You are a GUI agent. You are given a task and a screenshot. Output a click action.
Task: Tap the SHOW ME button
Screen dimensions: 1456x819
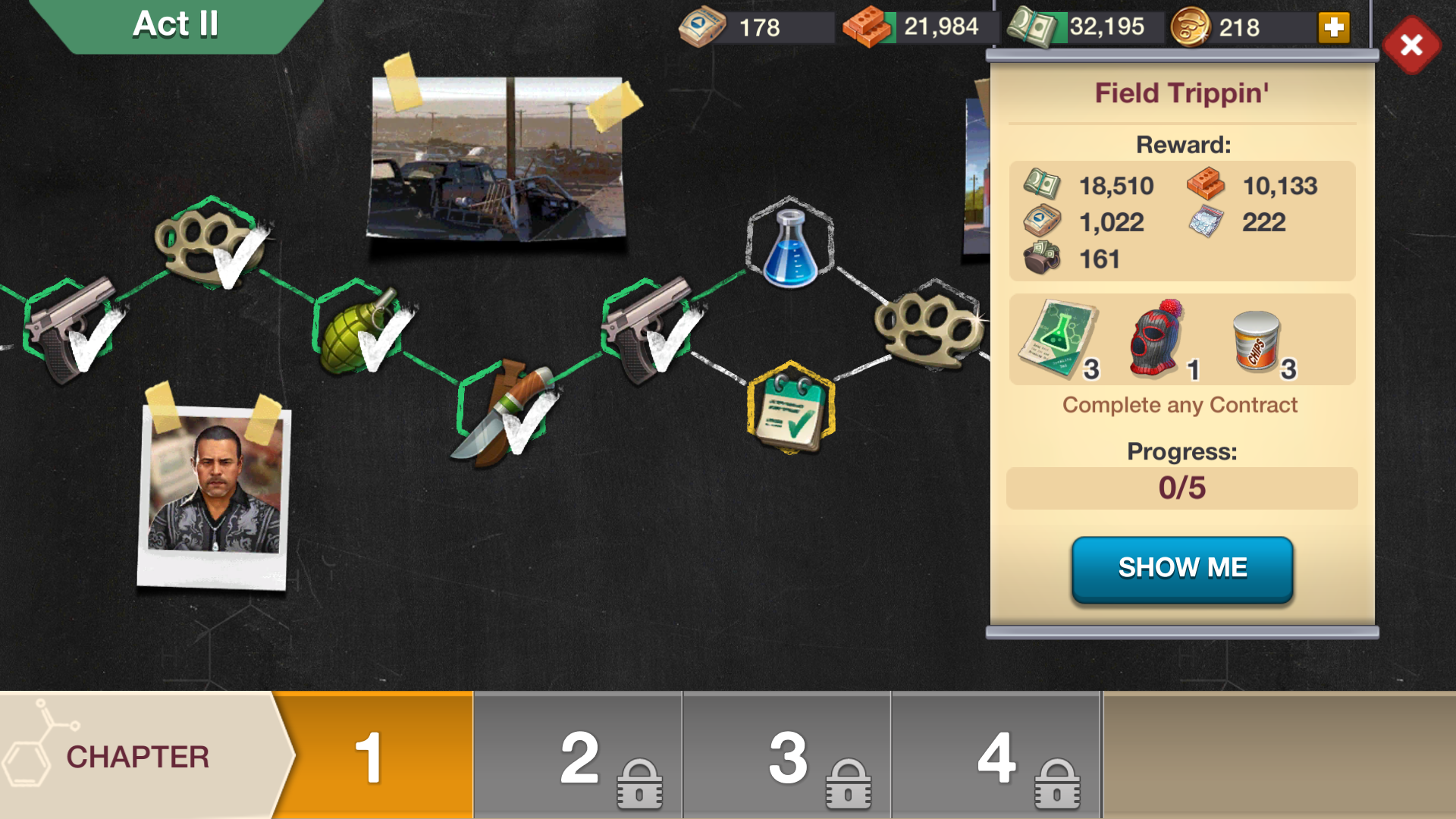tap(1181, 569)
